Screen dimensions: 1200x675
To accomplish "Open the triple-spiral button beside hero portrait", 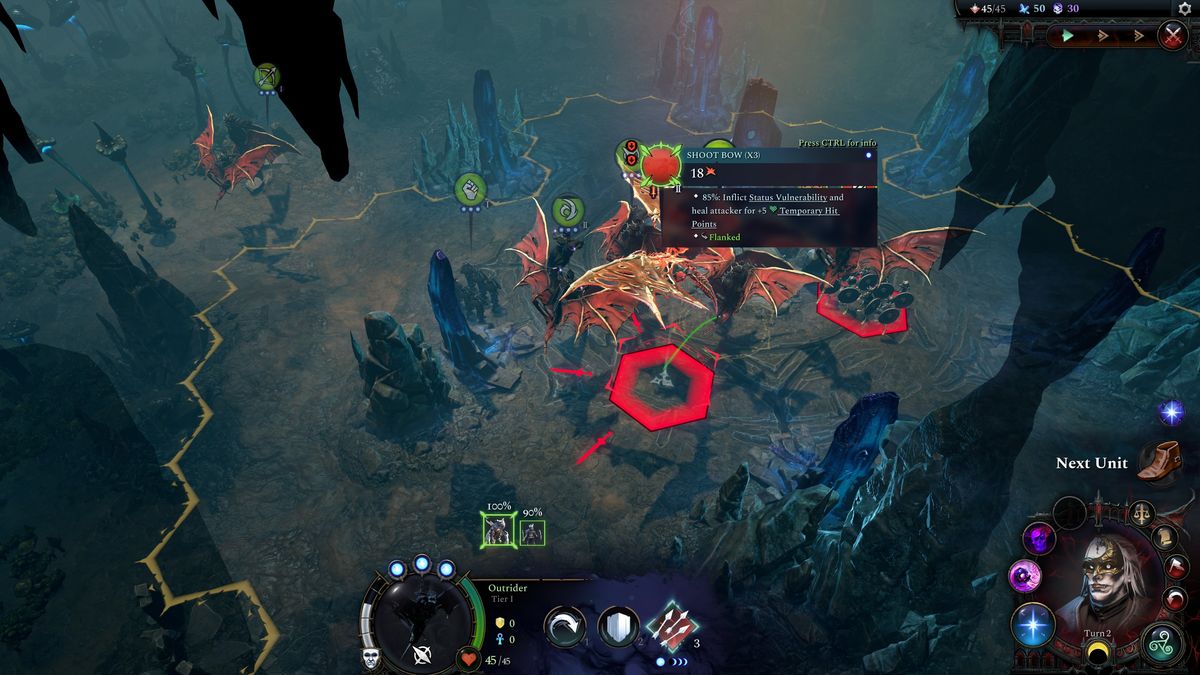I will (1162, 640).
